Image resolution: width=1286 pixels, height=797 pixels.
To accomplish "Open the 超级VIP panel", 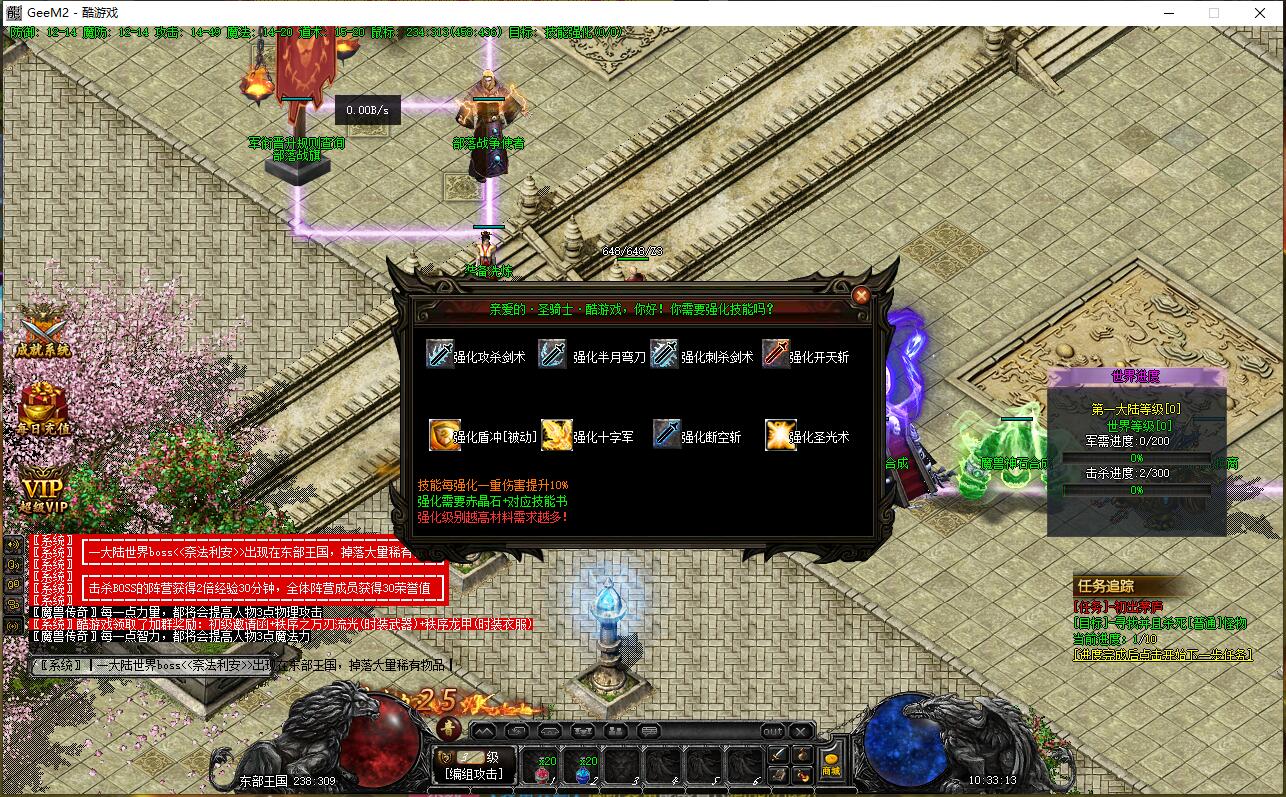I will 43,490.
